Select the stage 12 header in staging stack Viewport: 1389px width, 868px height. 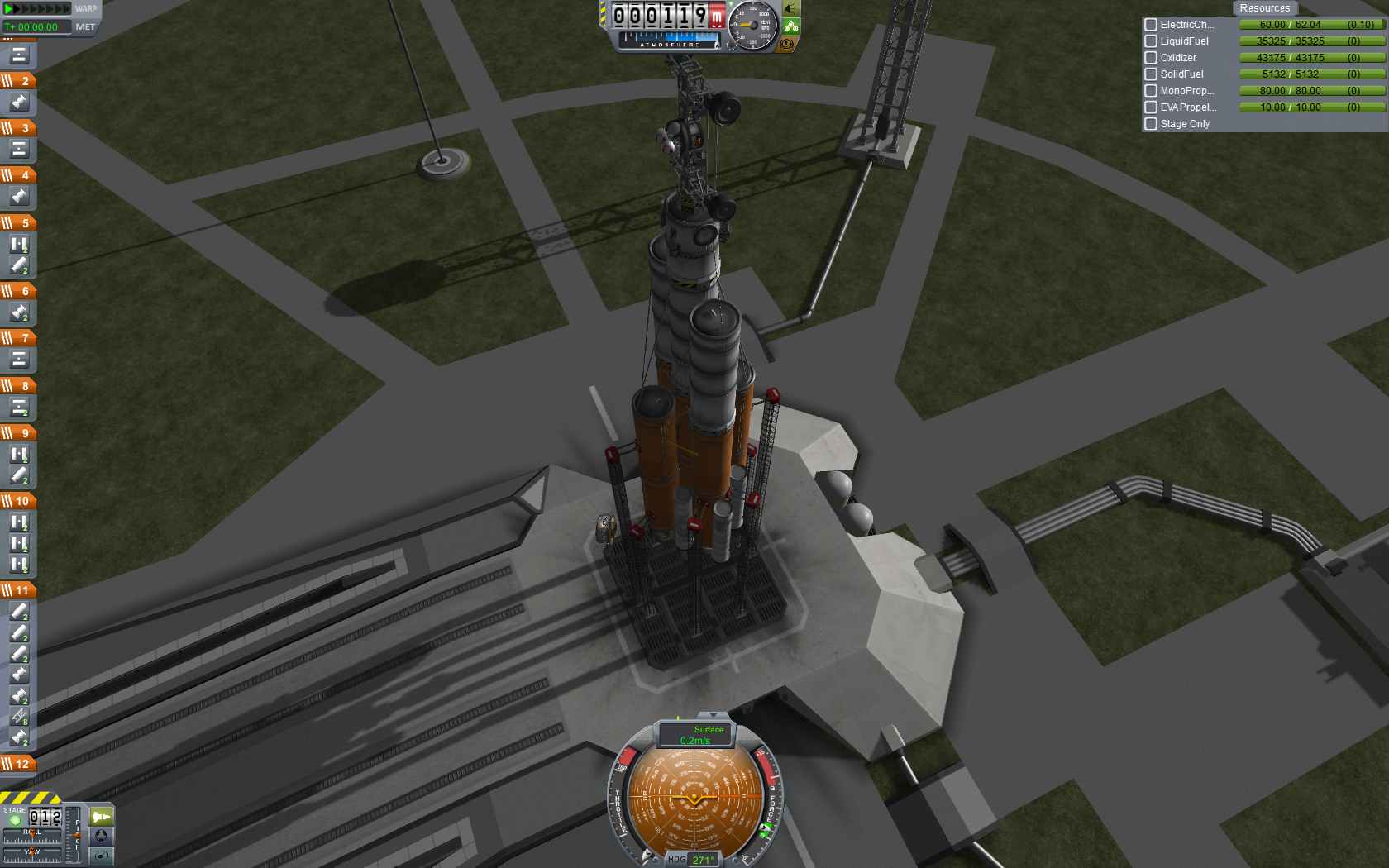(18, 764)
